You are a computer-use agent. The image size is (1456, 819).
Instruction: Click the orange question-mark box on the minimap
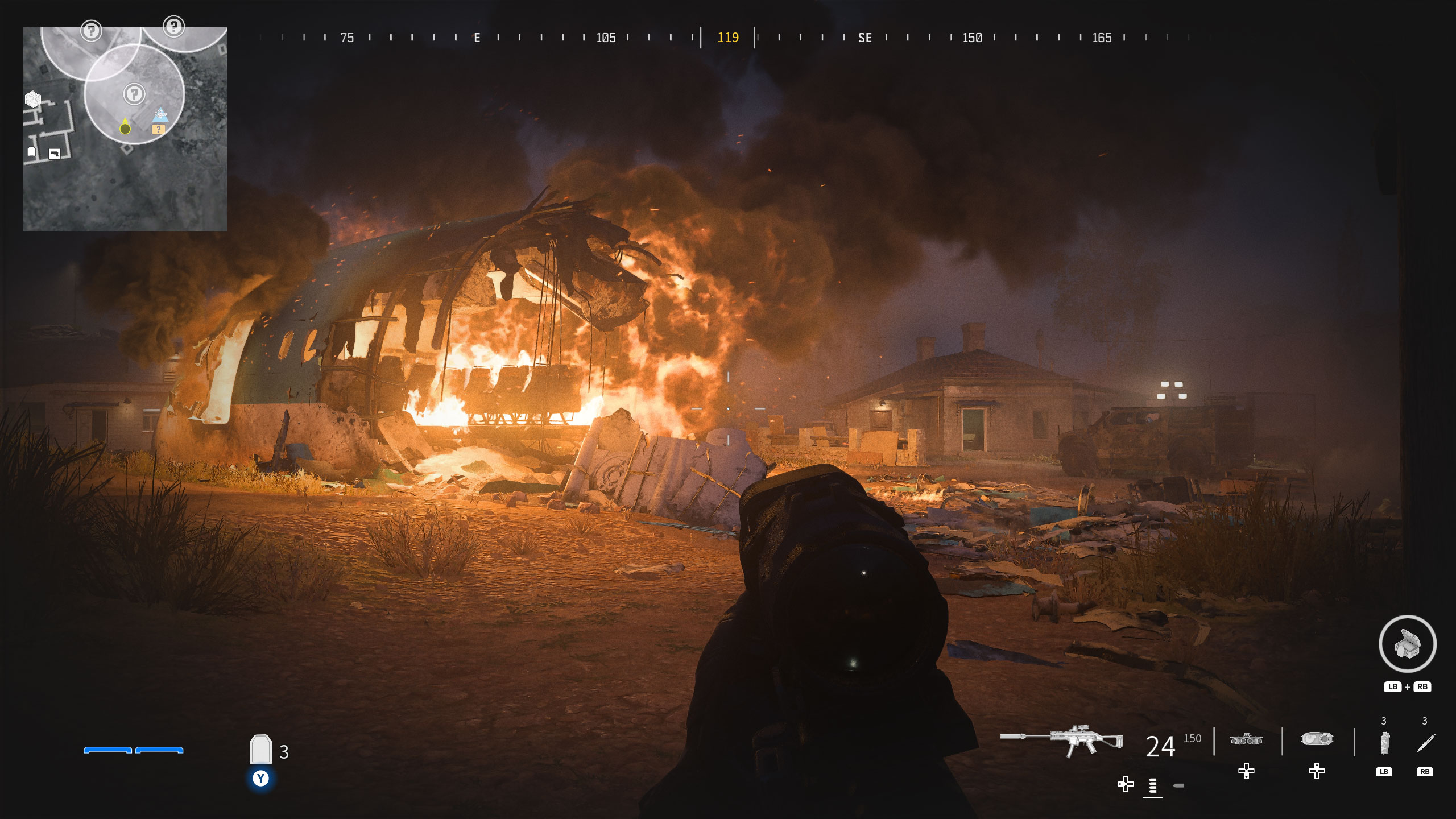[158, 130]
